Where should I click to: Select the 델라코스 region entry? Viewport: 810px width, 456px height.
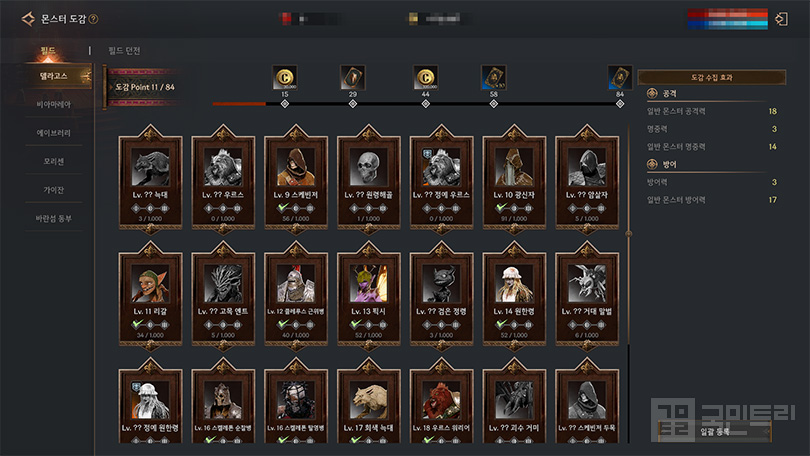pyautogui.click(x=54, y=77)
